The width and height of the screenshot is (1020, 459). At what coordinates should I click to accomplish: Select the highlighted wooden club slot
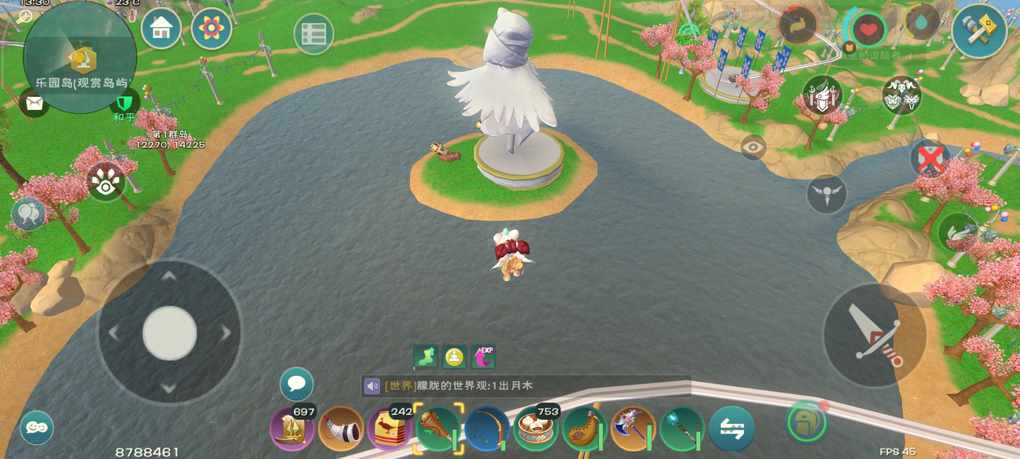[x=438, y=429]
